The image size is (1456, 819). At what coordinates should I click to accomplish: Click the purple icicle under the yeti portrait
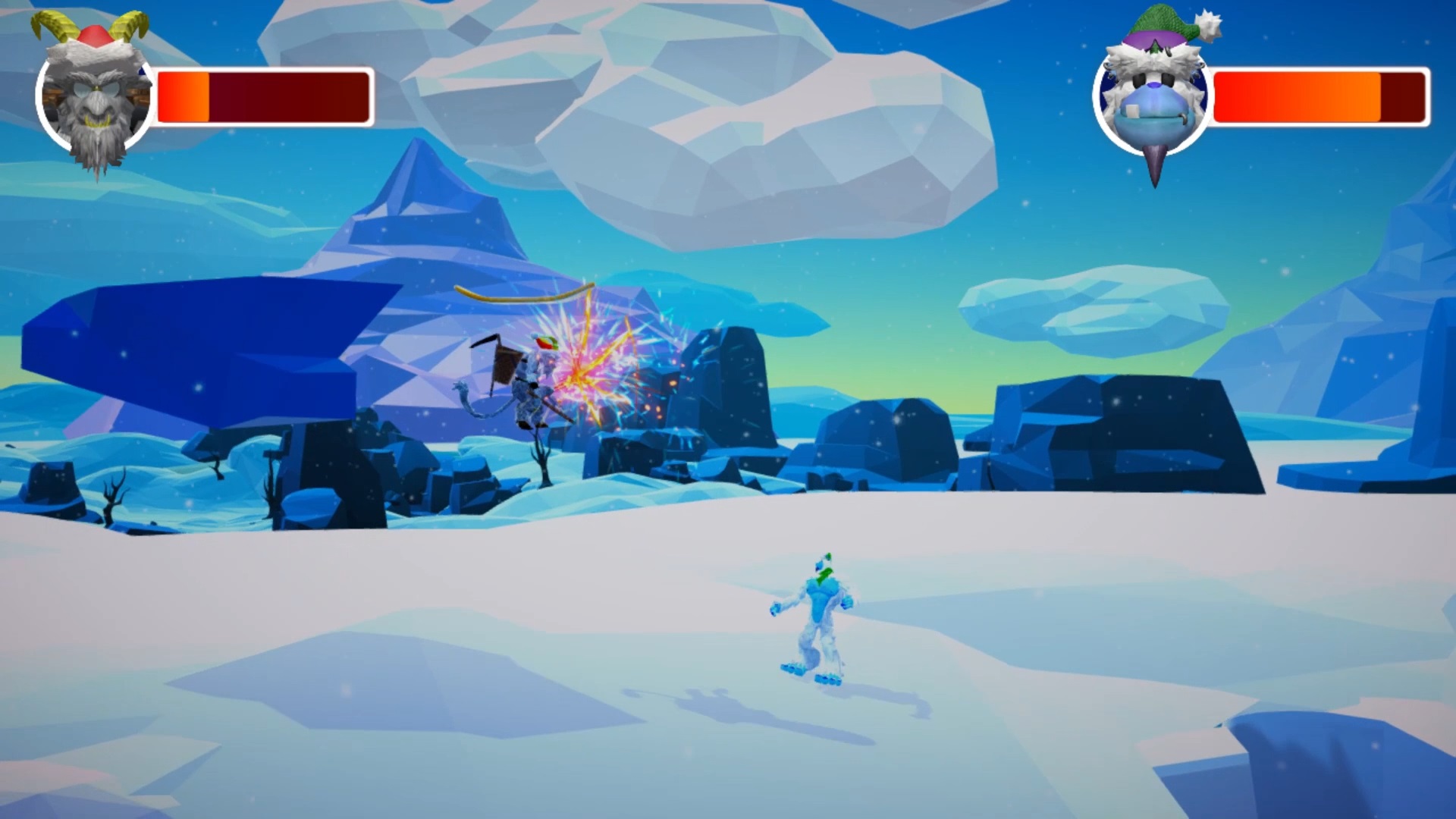(x=1155, y=163)
